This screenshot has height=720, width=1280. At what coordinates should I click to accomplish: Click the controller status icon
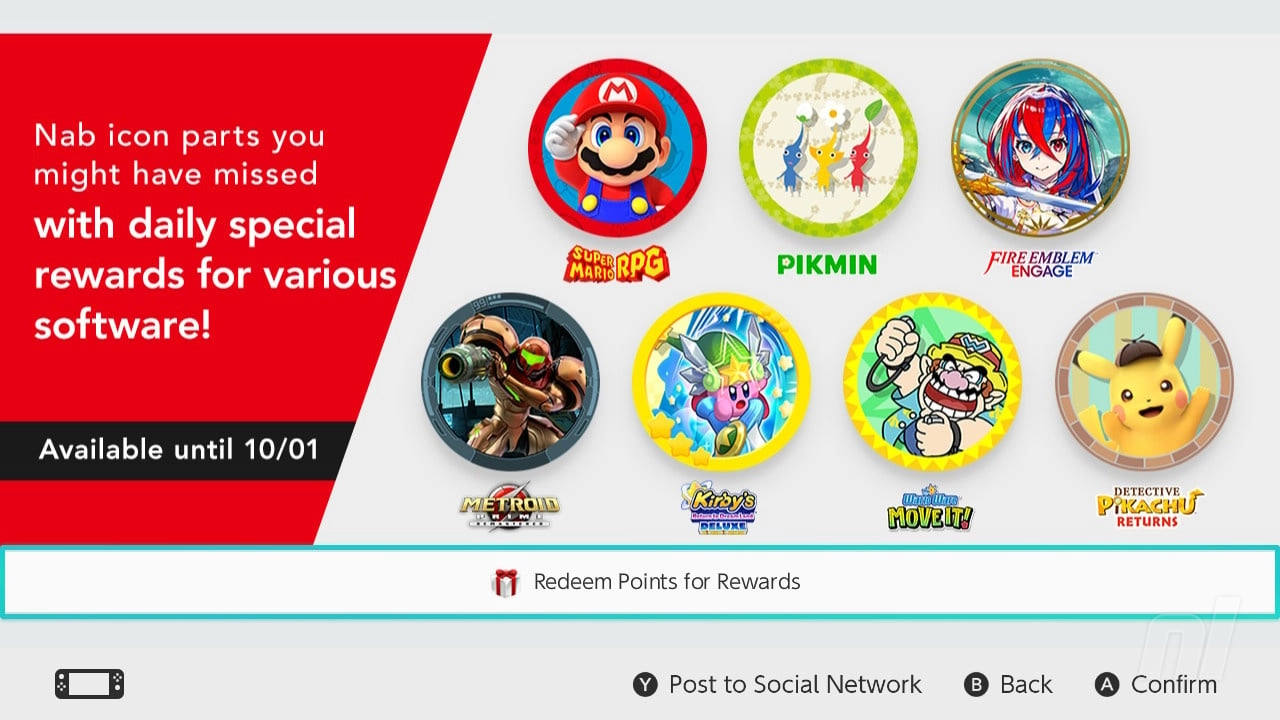pyautogui.click(x=88, y=684)
